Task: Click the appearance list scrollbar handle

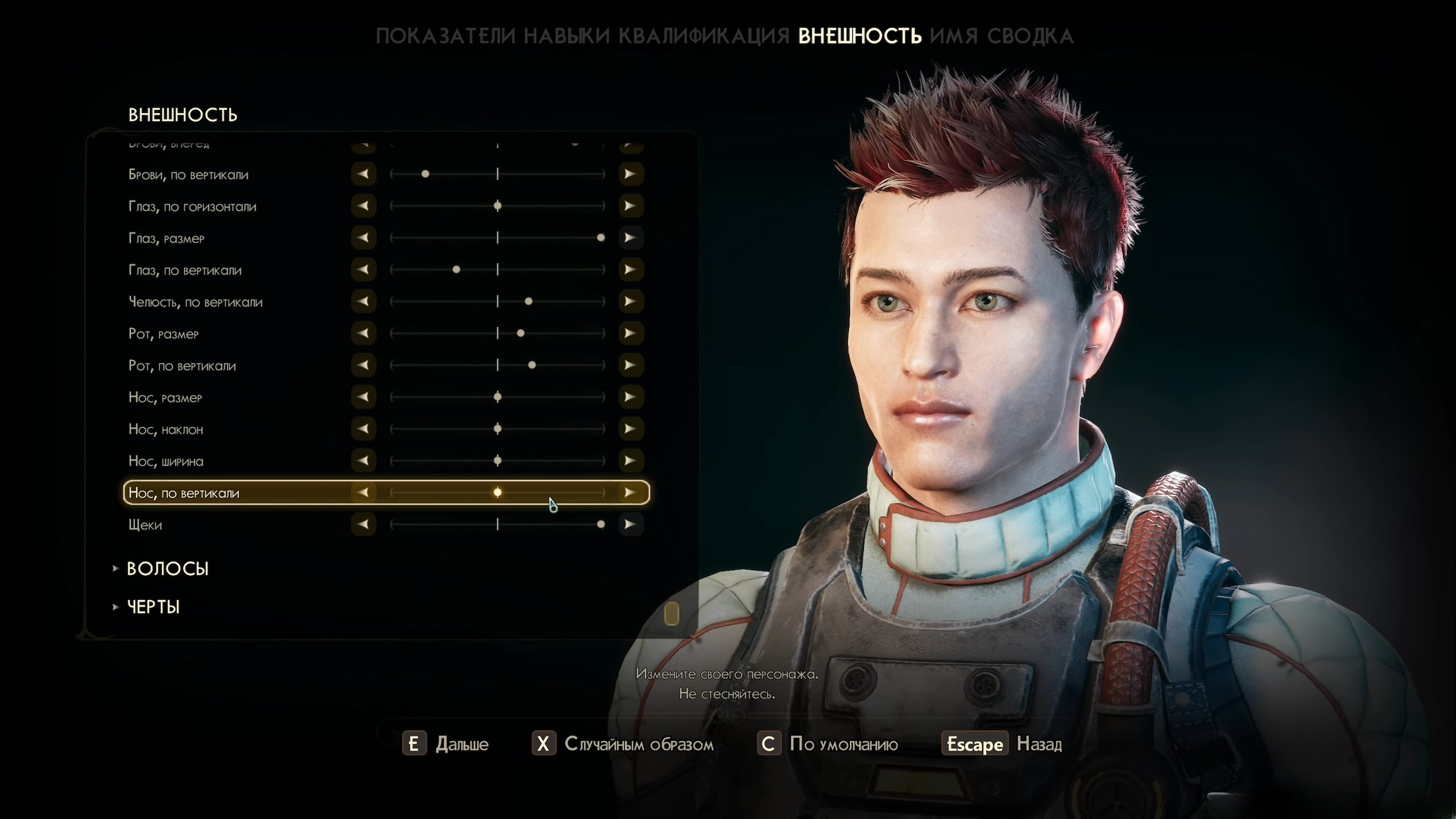Action: click(672, 614)
